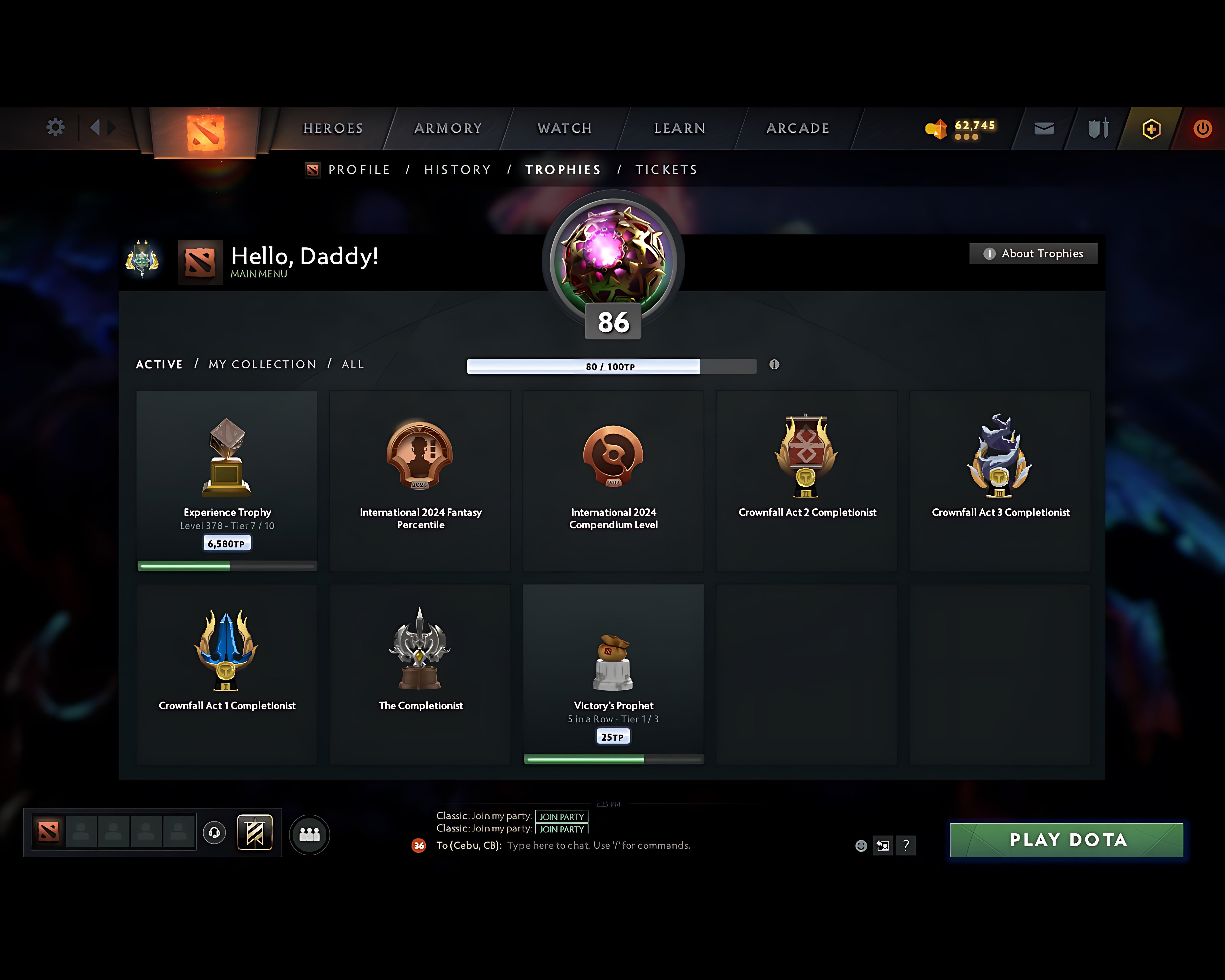
Task: Open notifications via the mail envelope icon
Action: tap(1043, 128)
